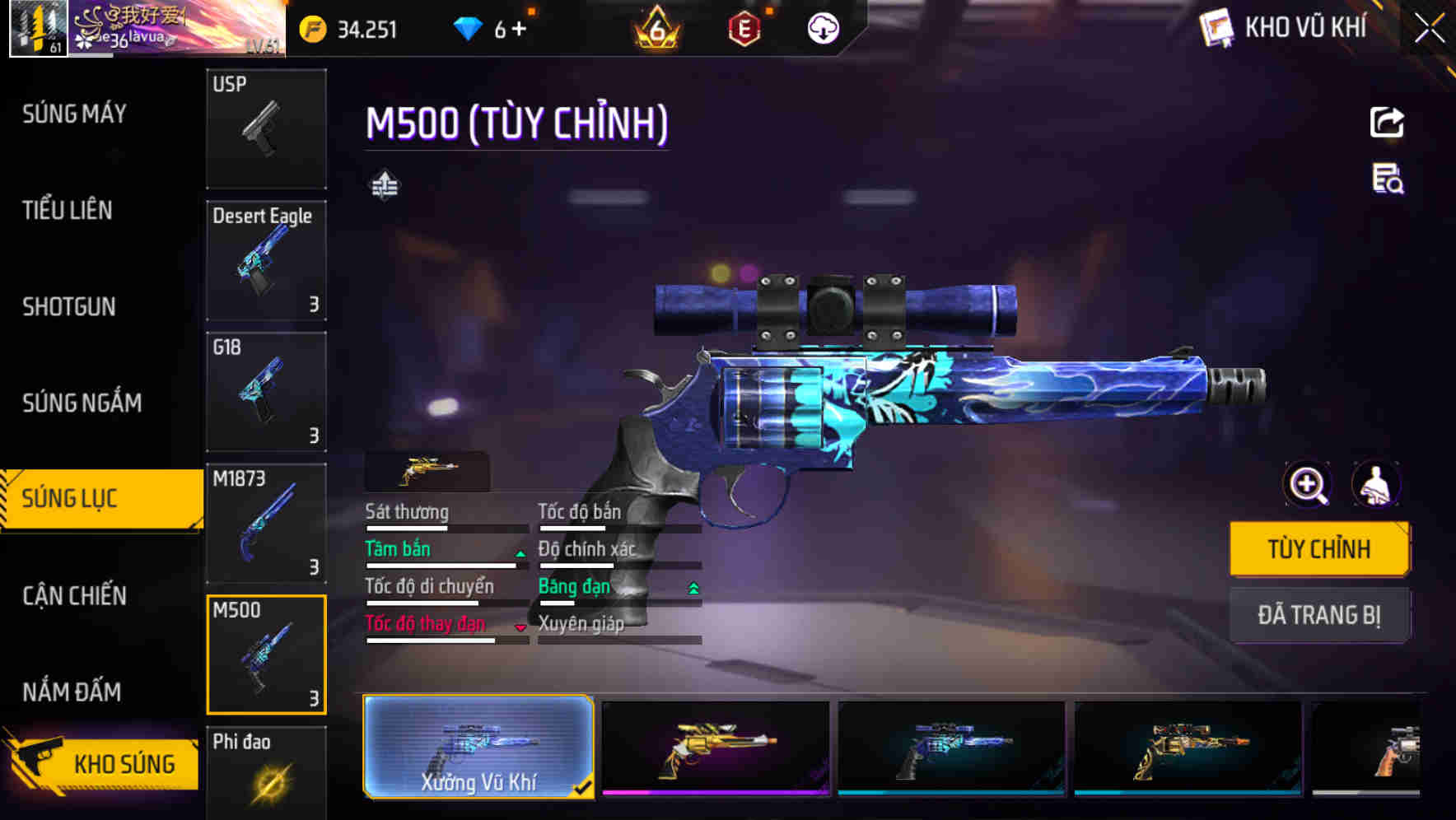Image resolution: width=1456 pixels, height=820 pixels.
Task: Open the Tốc độ thay đạn red arrow
Action: tap(520, 627)
